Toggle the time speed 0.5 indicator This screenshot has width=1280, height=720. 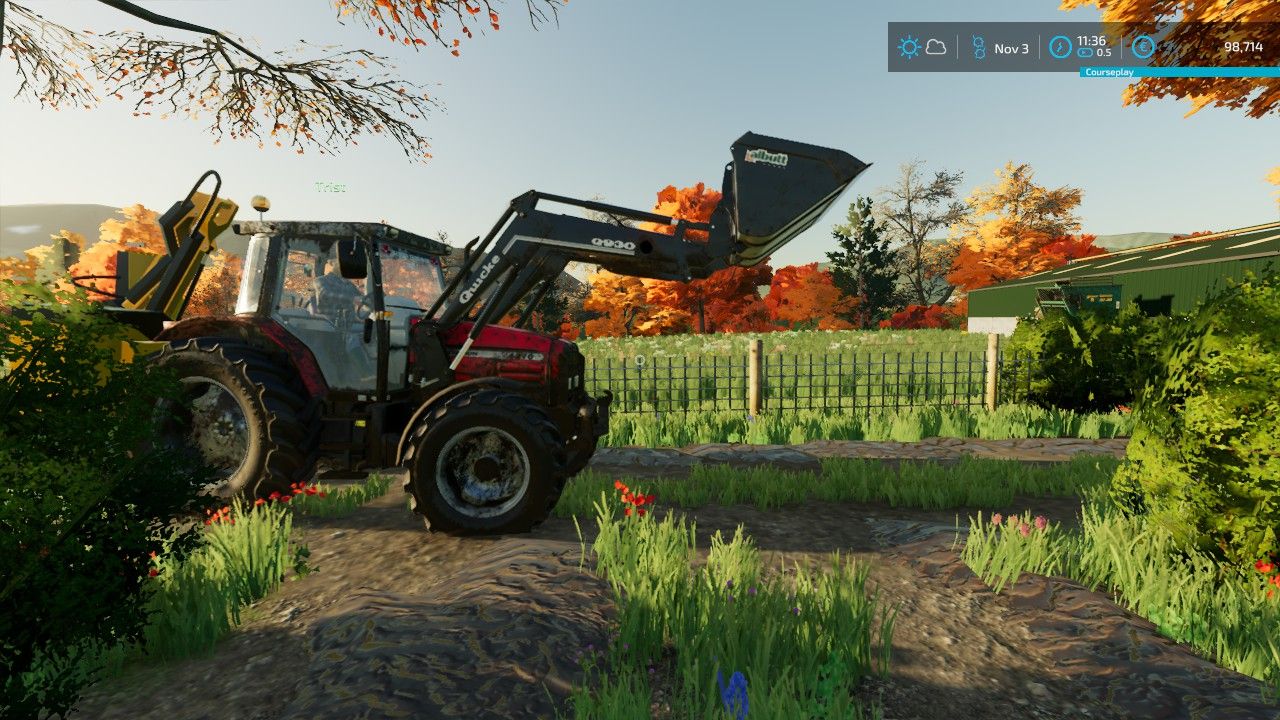coord(1104,51)
